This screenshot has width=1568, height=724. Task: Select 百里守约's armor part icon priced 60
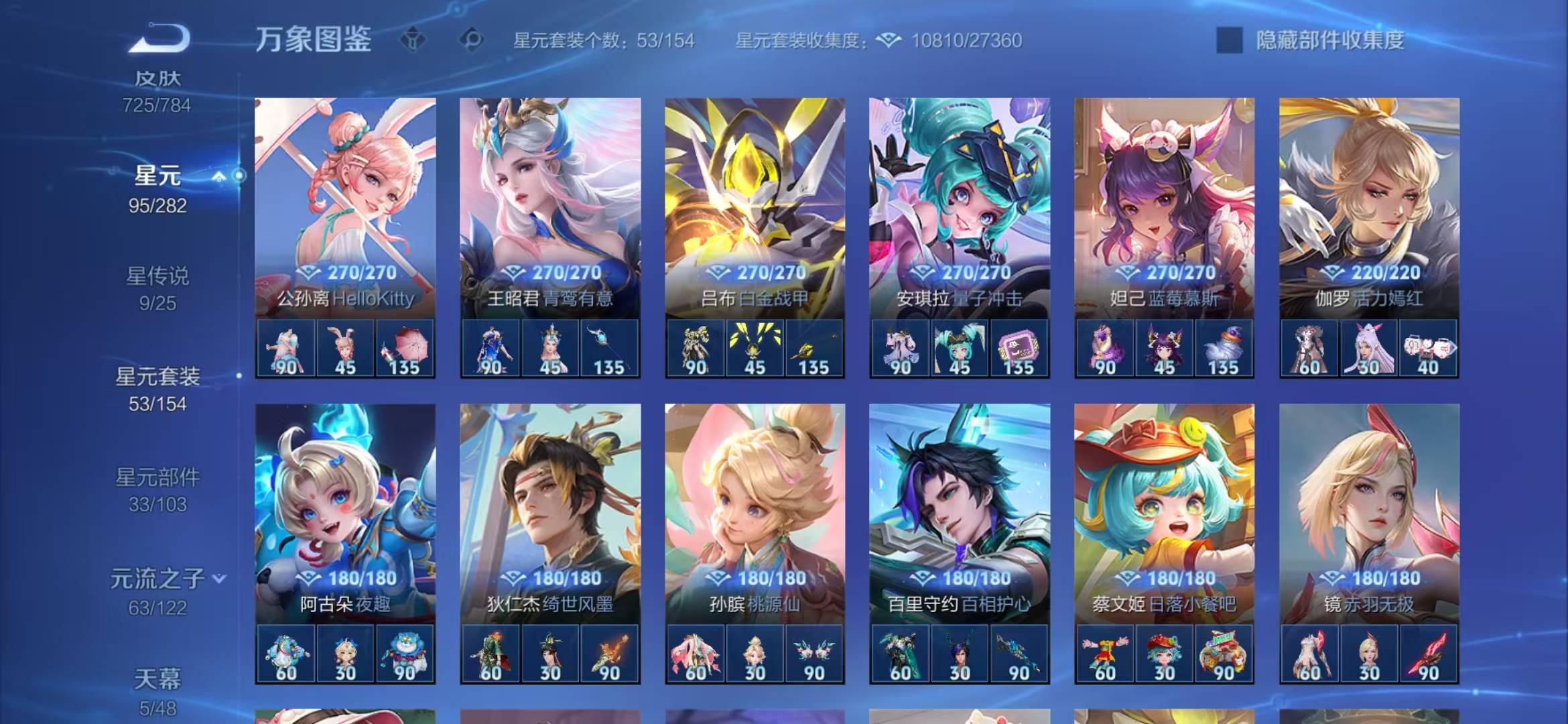tap(900, 654)
